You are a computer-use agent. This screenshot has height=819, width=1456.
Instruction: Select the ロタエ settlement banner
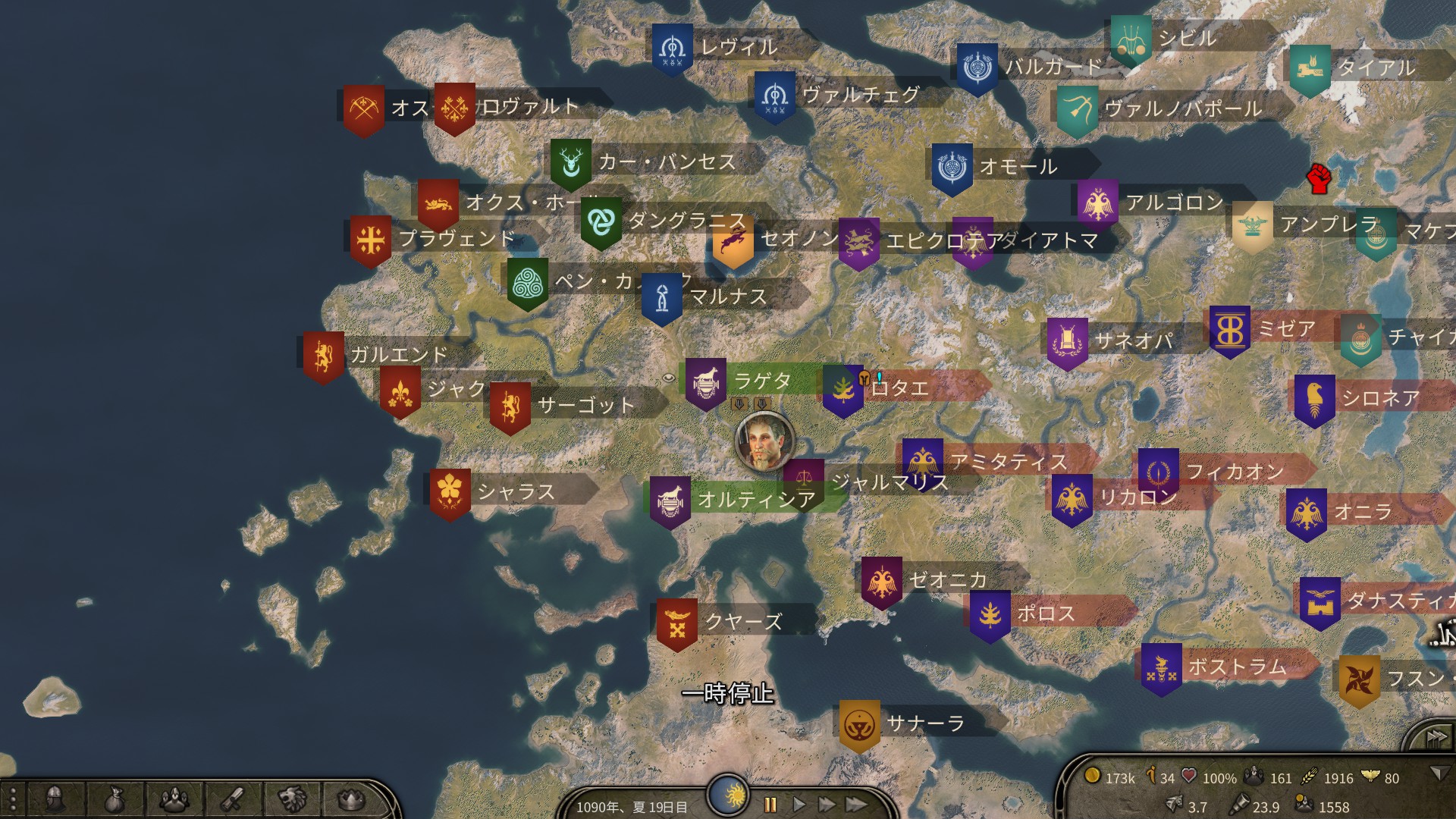(843, 391)
